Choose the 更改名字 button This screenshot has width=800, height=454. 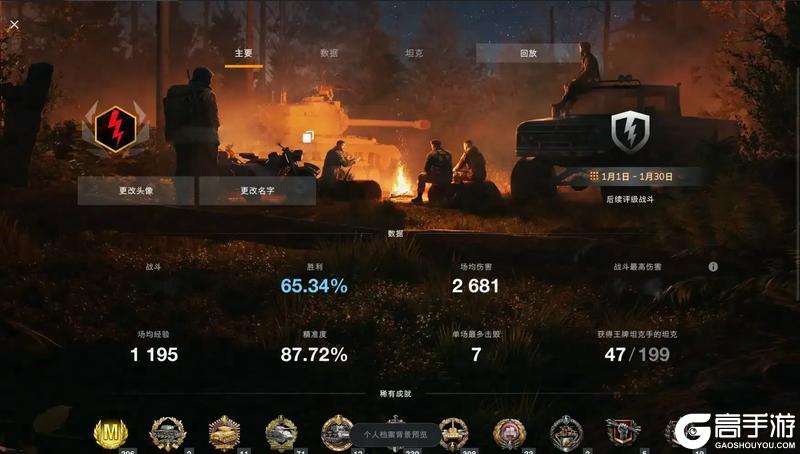(257, 191)
